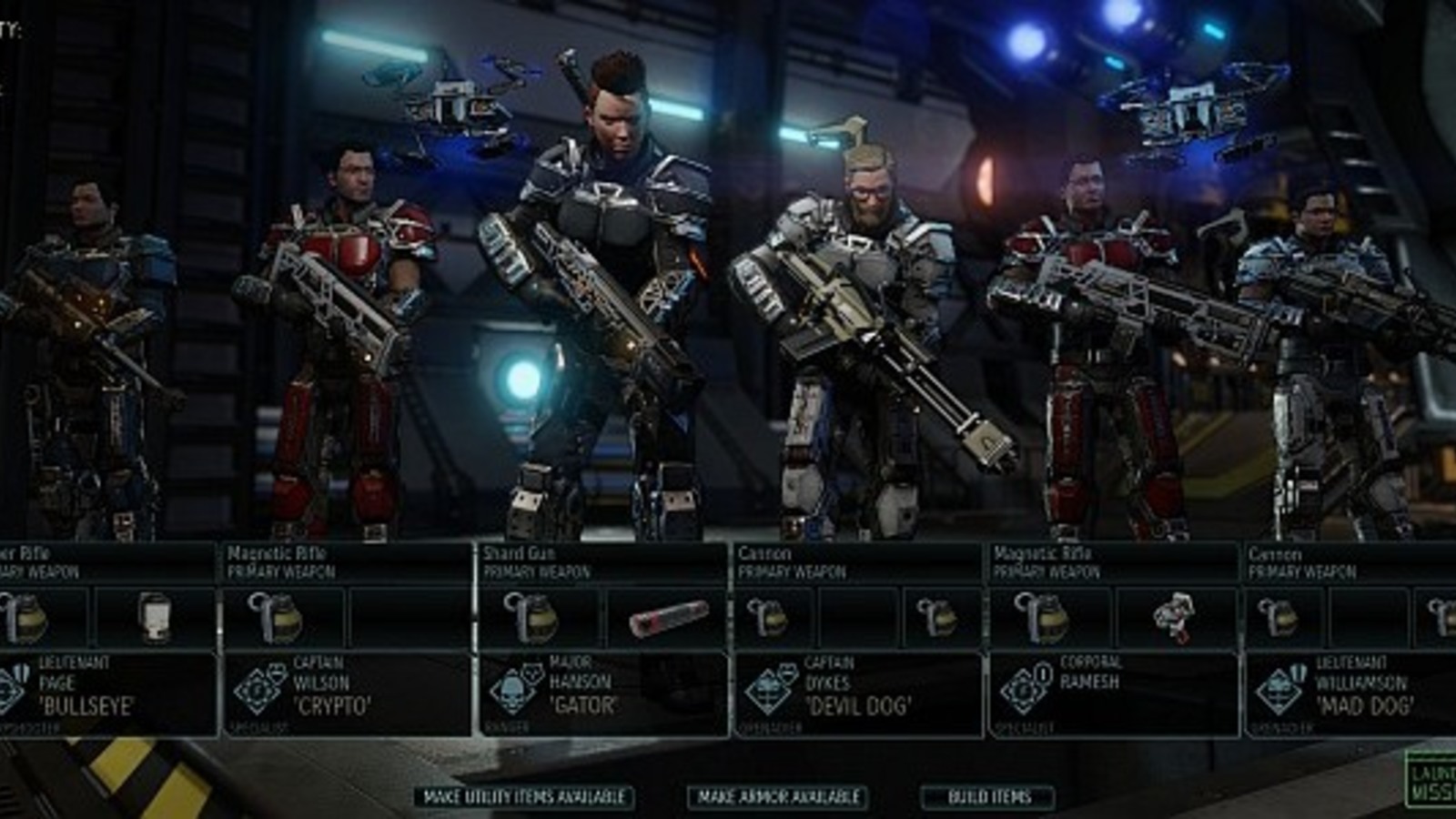
Task: Select Major Hanson 'Gator' soldier card
Action: pyautogui.click(x=602, y=693)
